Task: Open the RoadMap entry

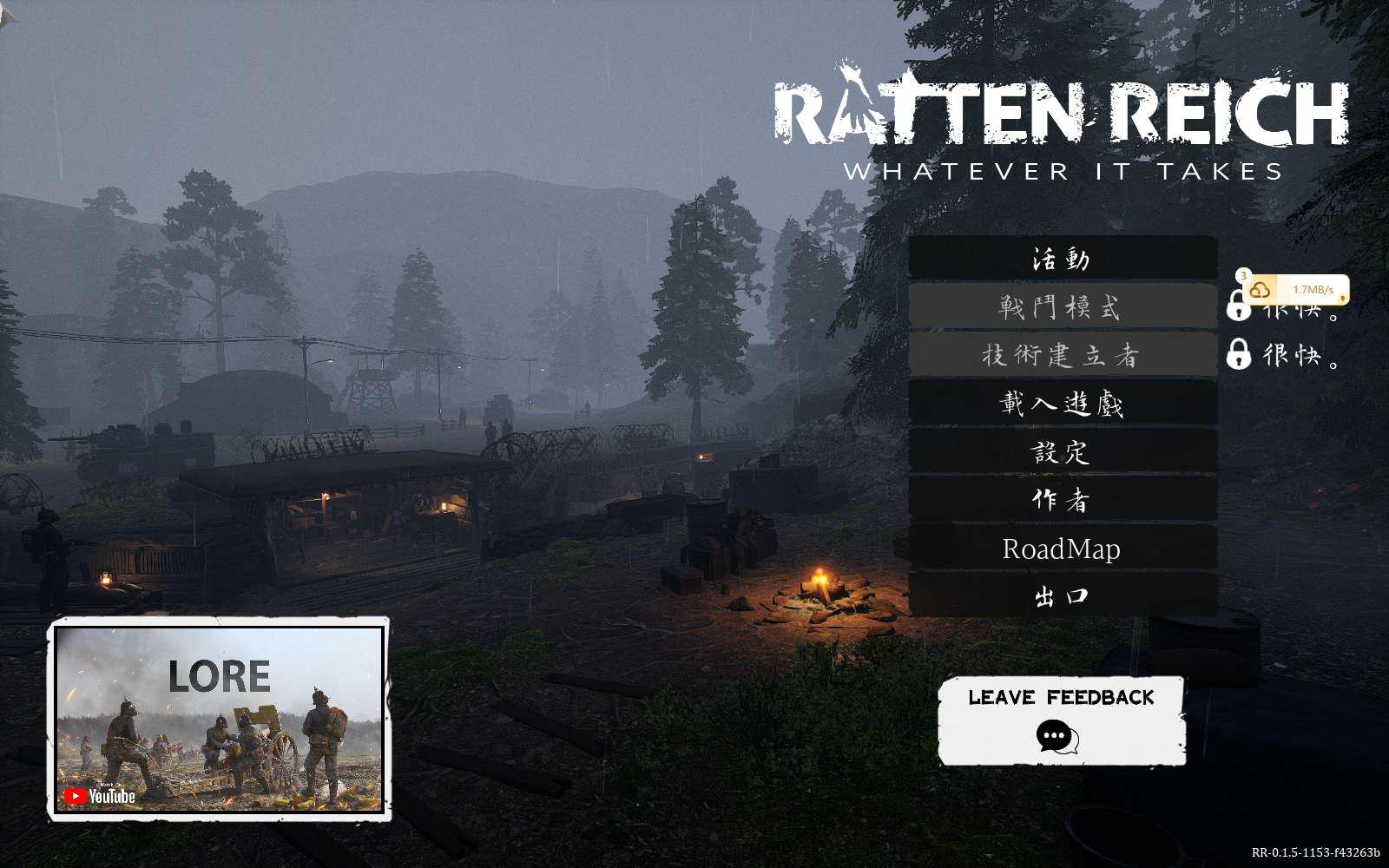Action: coord(1062,549)
